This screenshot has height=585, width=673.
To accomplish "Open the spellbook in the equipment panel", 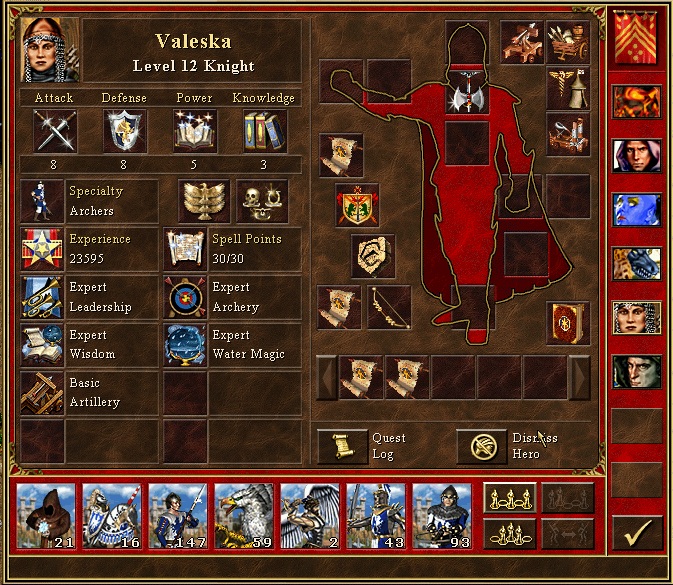I will click(567, 323).
